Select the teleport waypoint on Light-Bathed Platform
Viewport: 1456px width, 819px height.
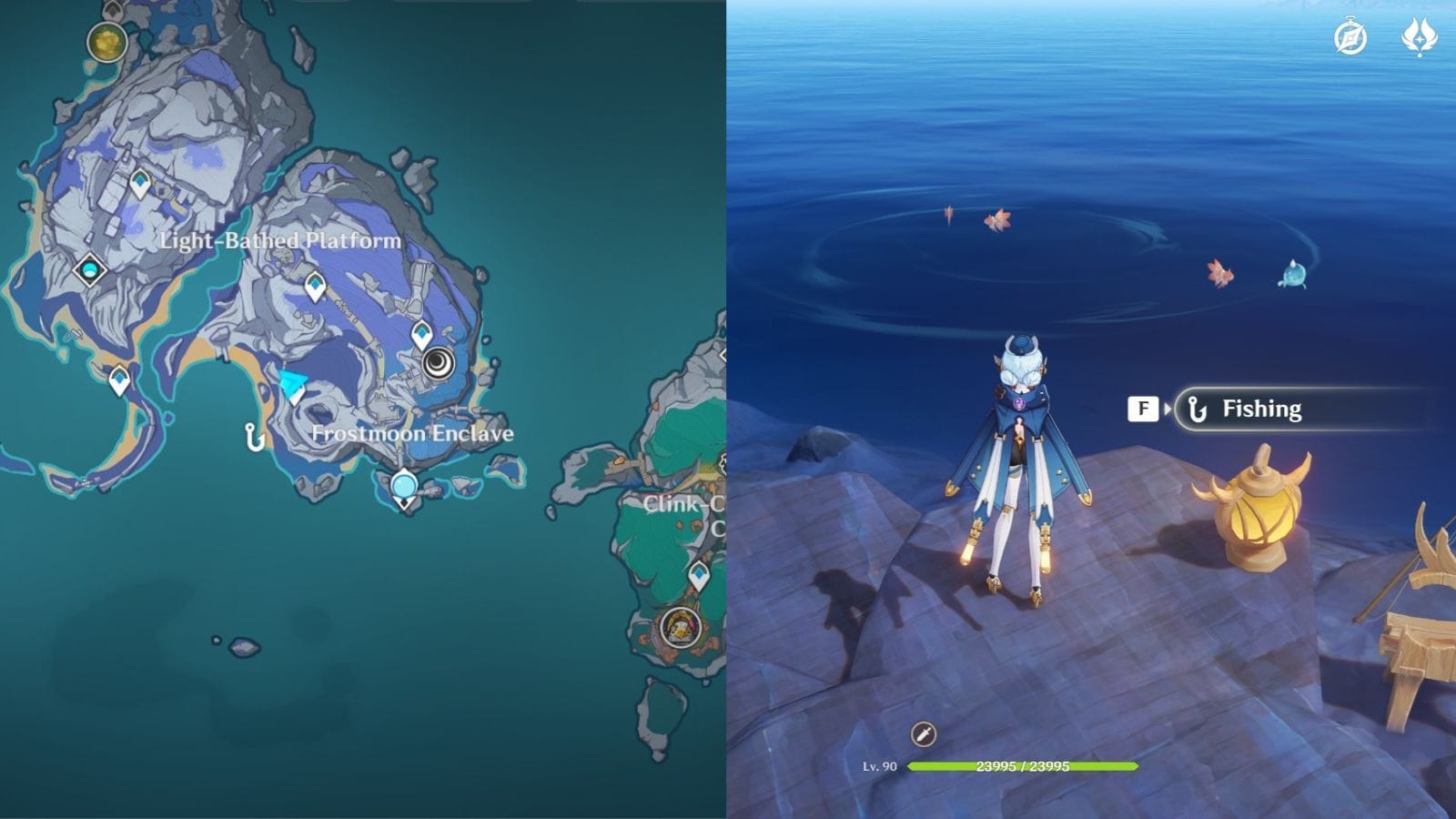138,182
